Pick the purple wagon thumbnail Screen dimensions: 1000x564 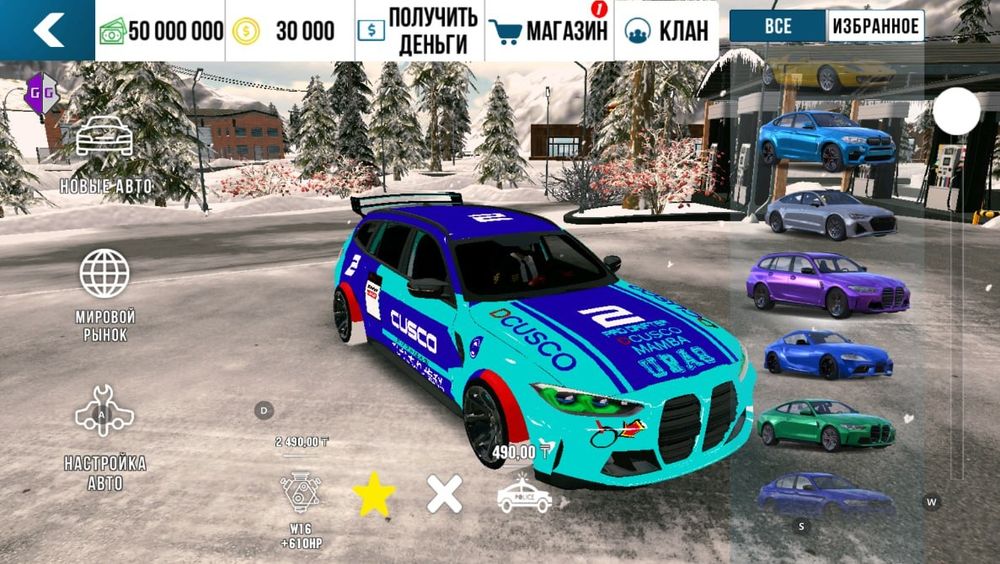click(x=828, y=284)
